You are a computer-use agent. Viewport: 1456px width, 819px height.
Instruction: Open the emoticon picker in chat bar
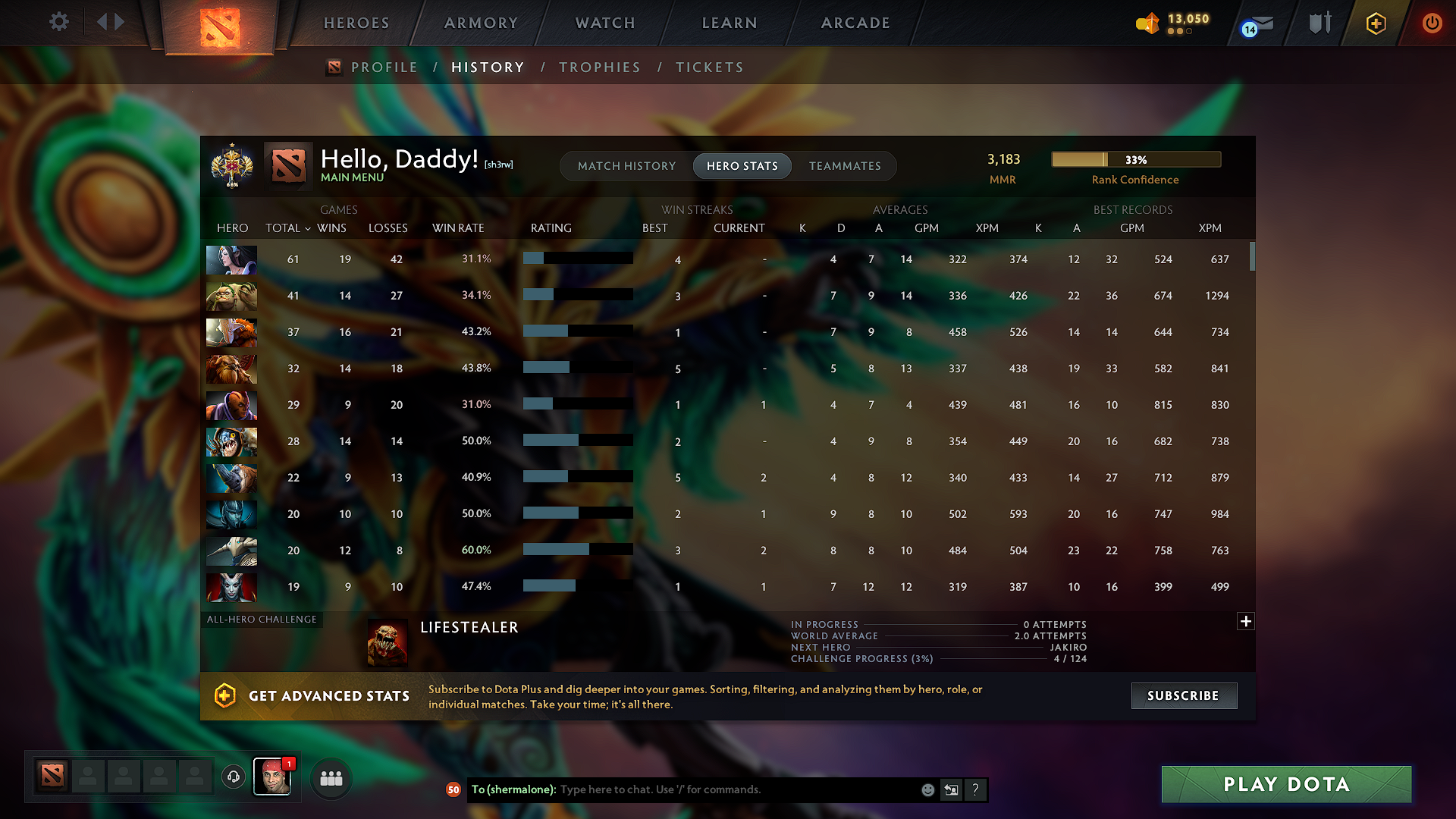coord(927,789)
